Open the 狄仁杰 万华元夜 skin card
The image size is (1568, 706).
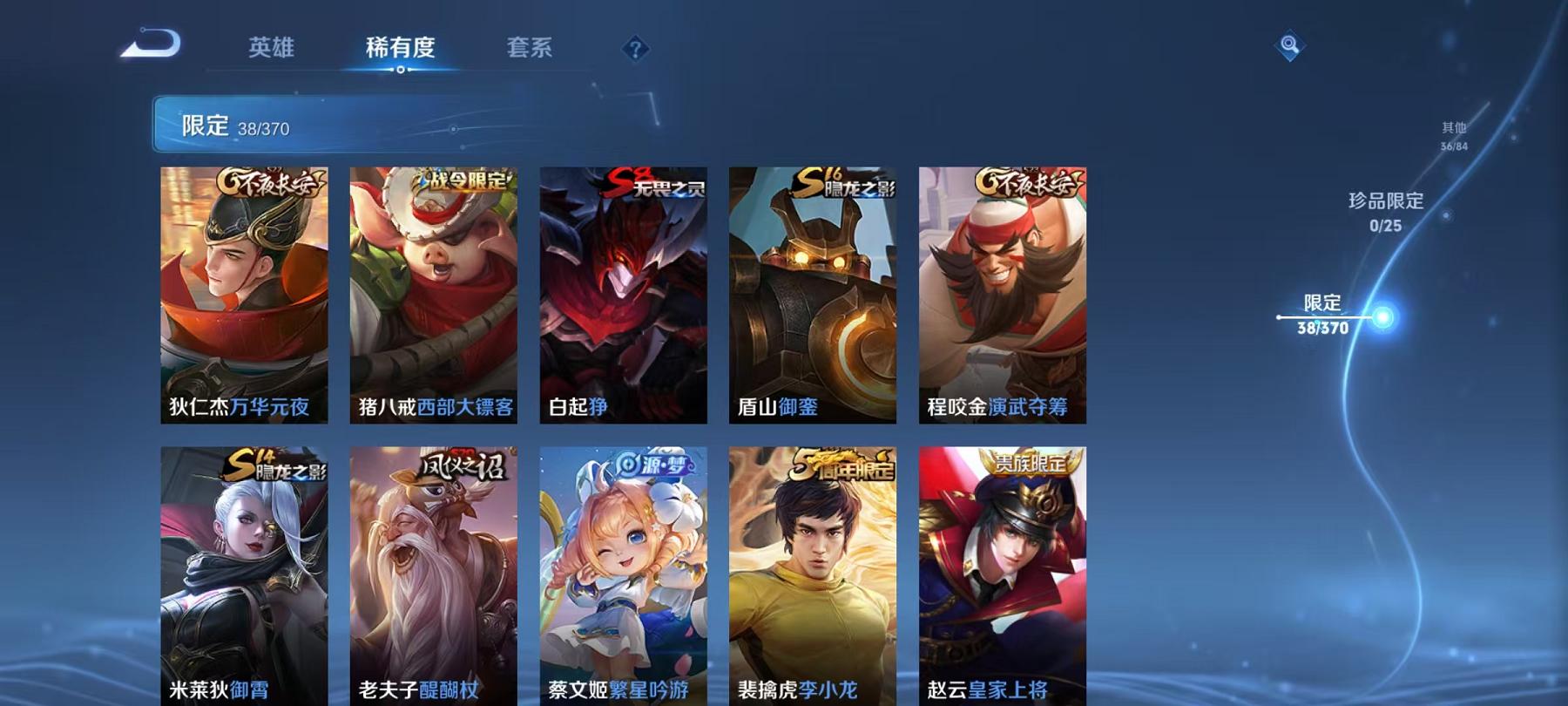[245, 292]
